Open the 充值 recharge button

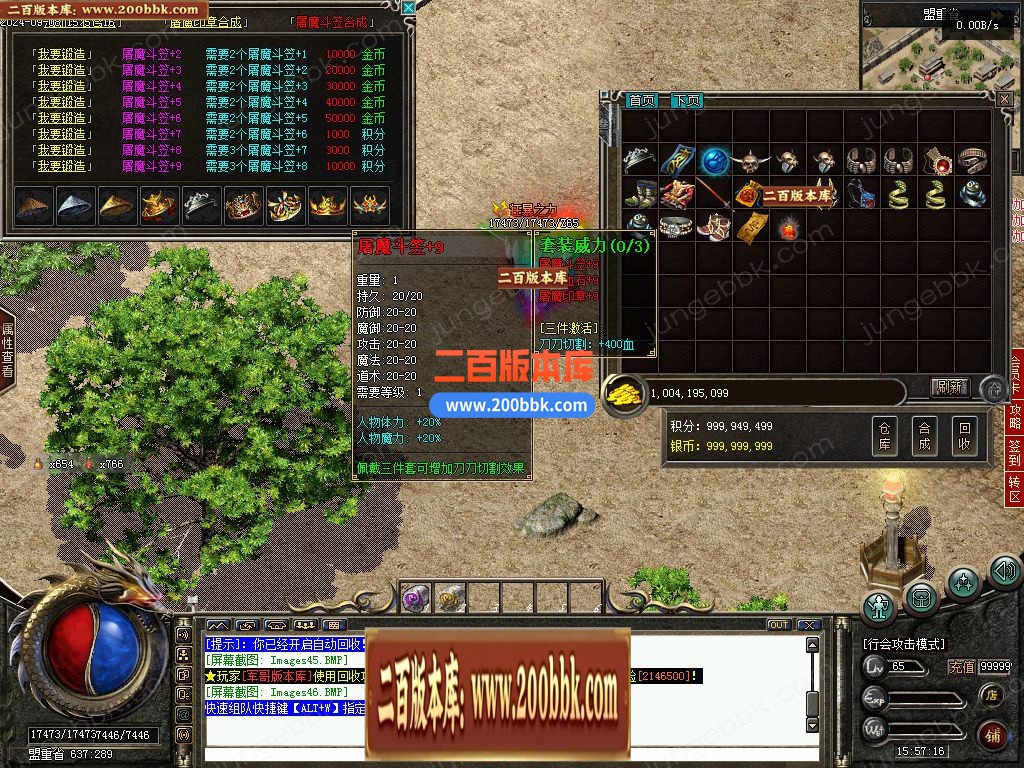(x=961, y=667)
